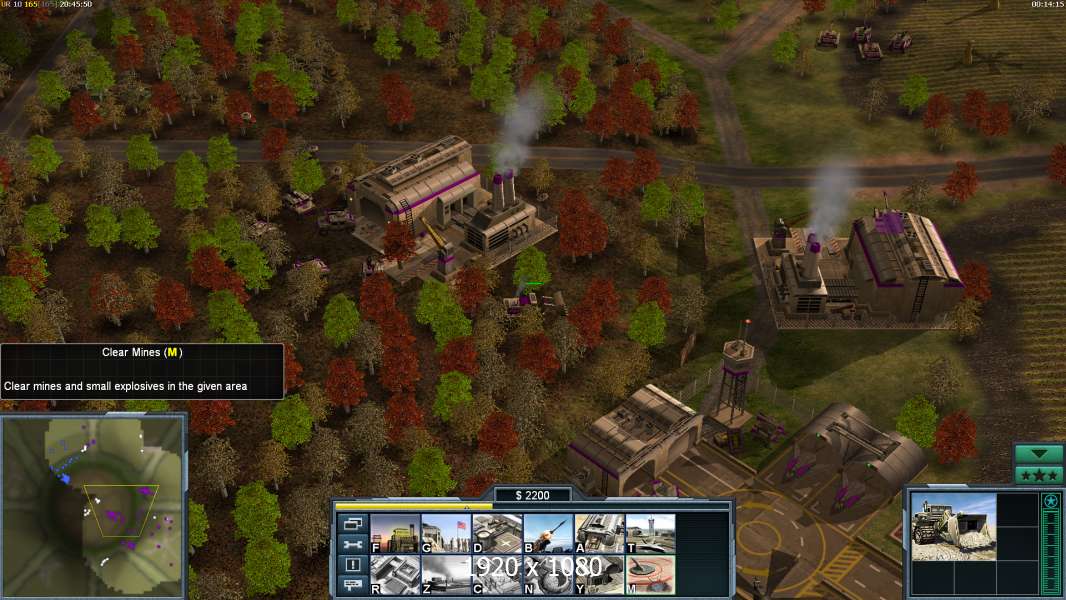The image size is (1066, 600).
Task: Click the greyed-out building icon marked R
Action: (x=395, y=573)
